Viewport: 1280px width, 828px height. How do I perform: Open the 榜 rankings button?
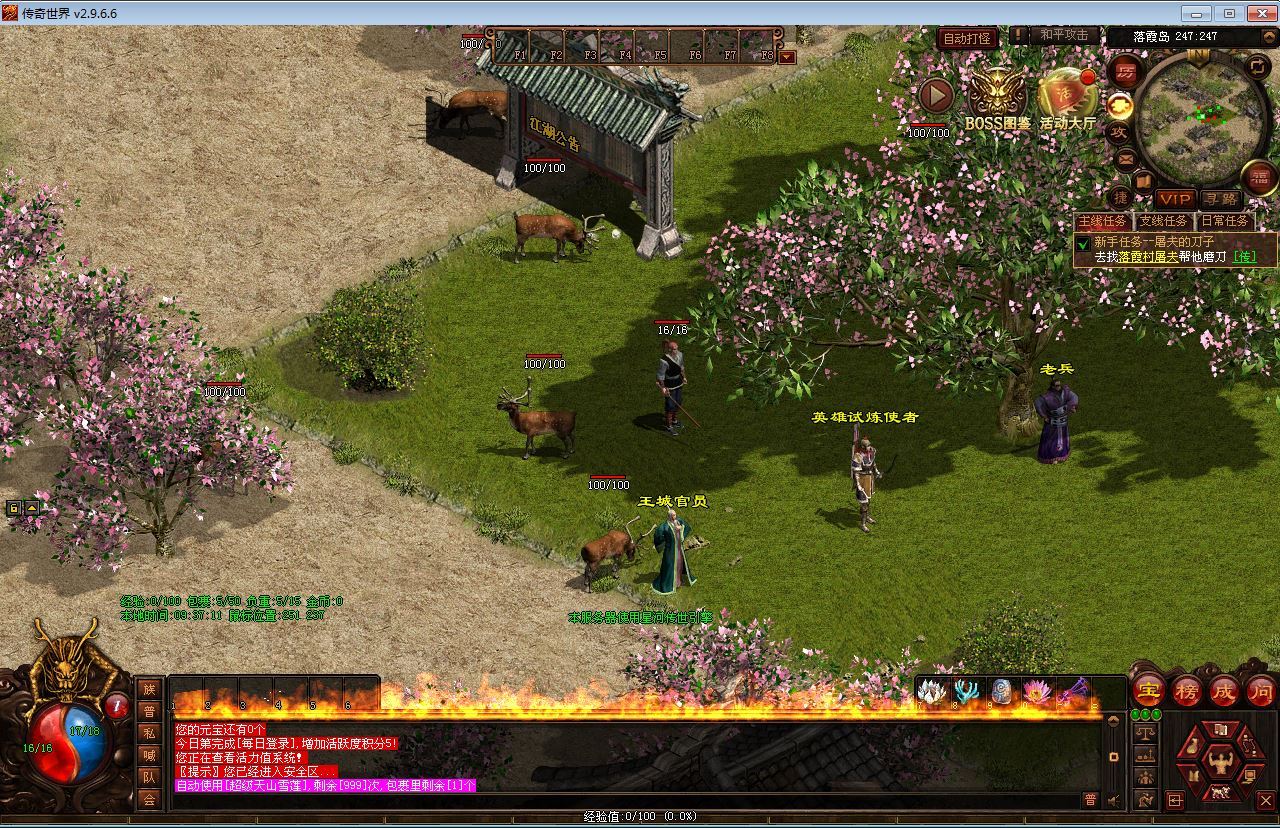pos(1187,690)
